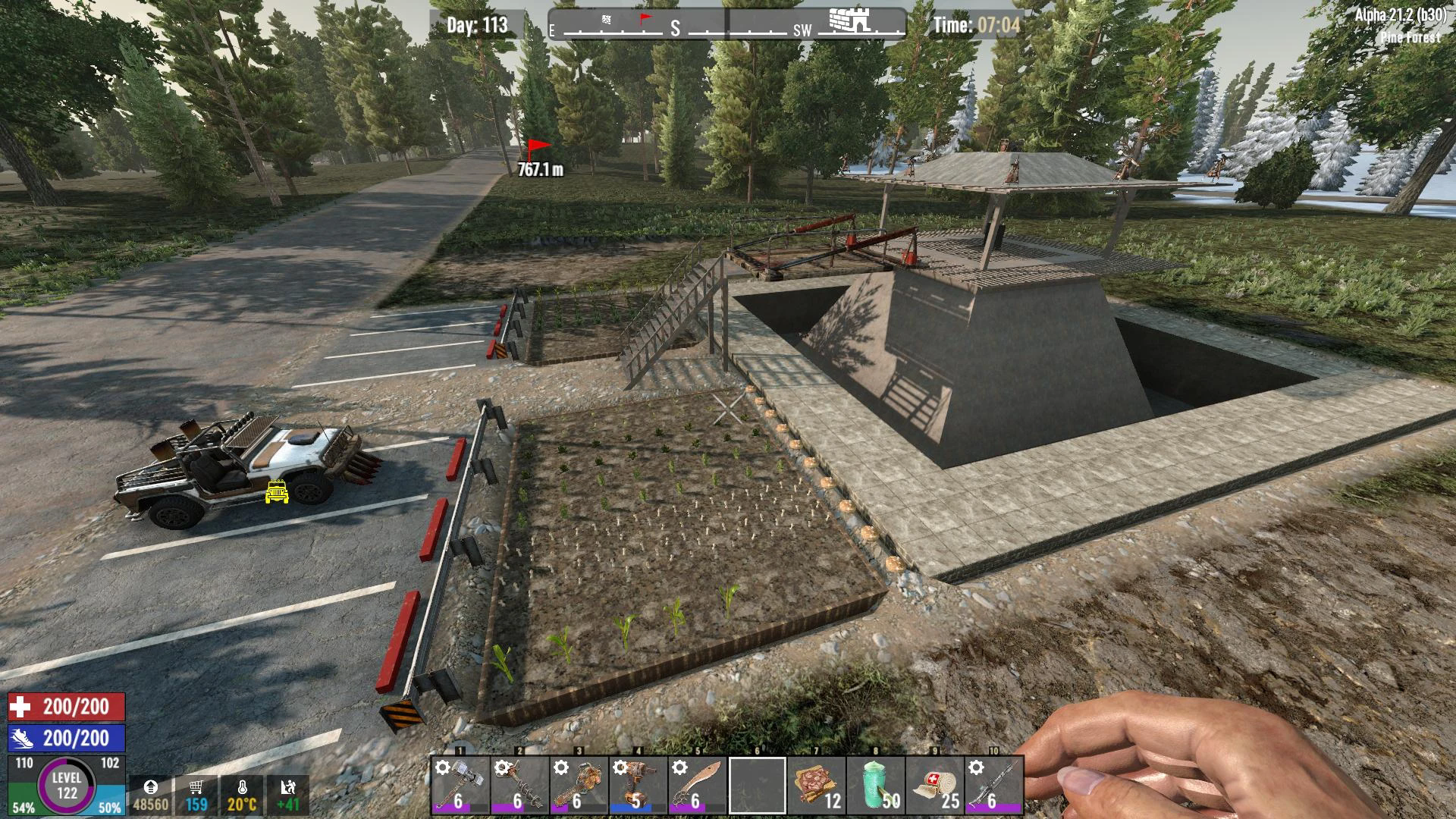Screen dimensions: 1456x819
Task: Equip the rifle in hotbar slot 10
Action: (x=993, y=786)
